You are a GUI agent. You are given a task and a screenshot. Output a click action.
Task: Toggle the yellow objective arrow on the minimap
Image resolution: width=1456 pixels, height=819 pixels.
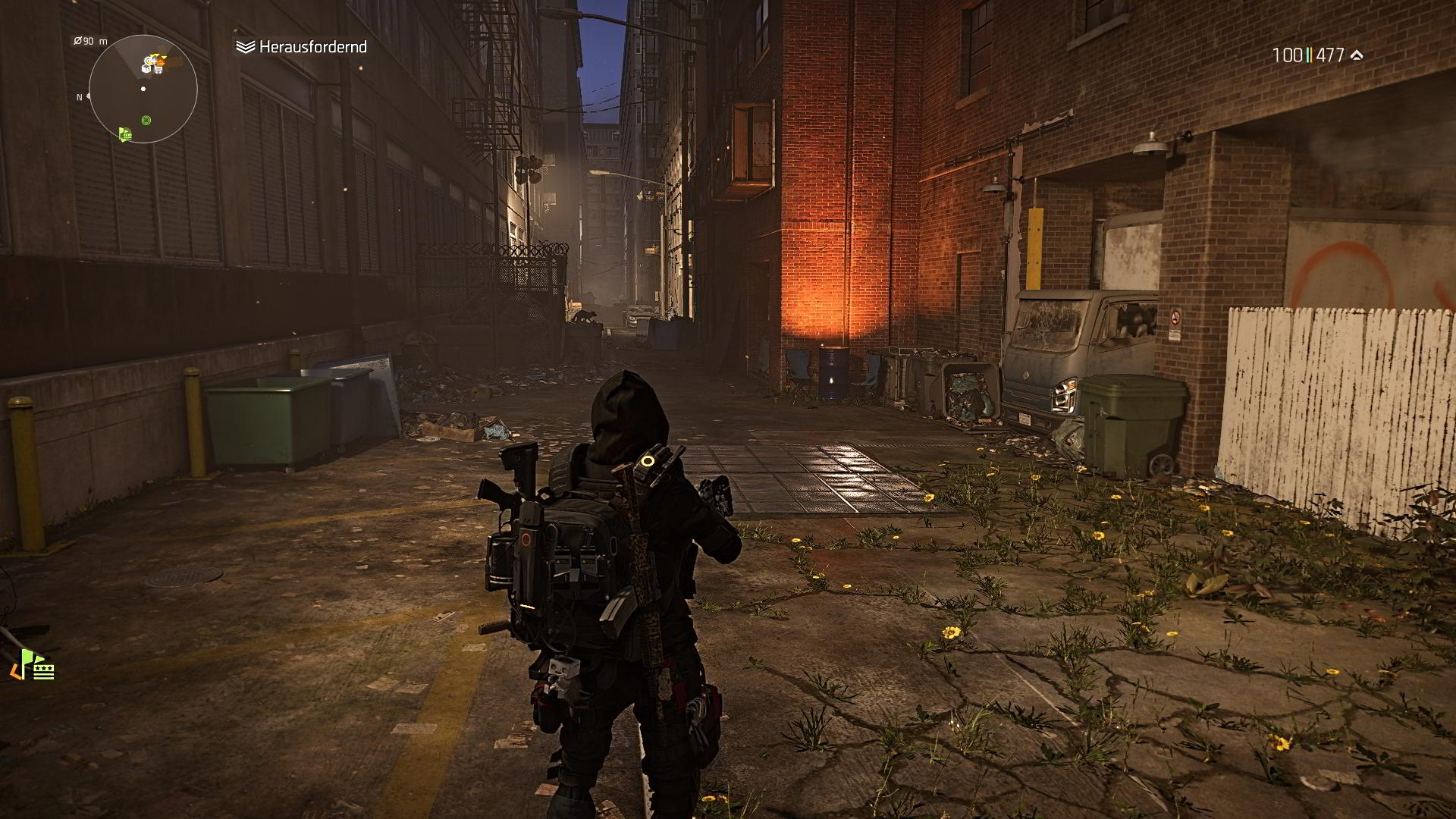click(x=155, y=55)
